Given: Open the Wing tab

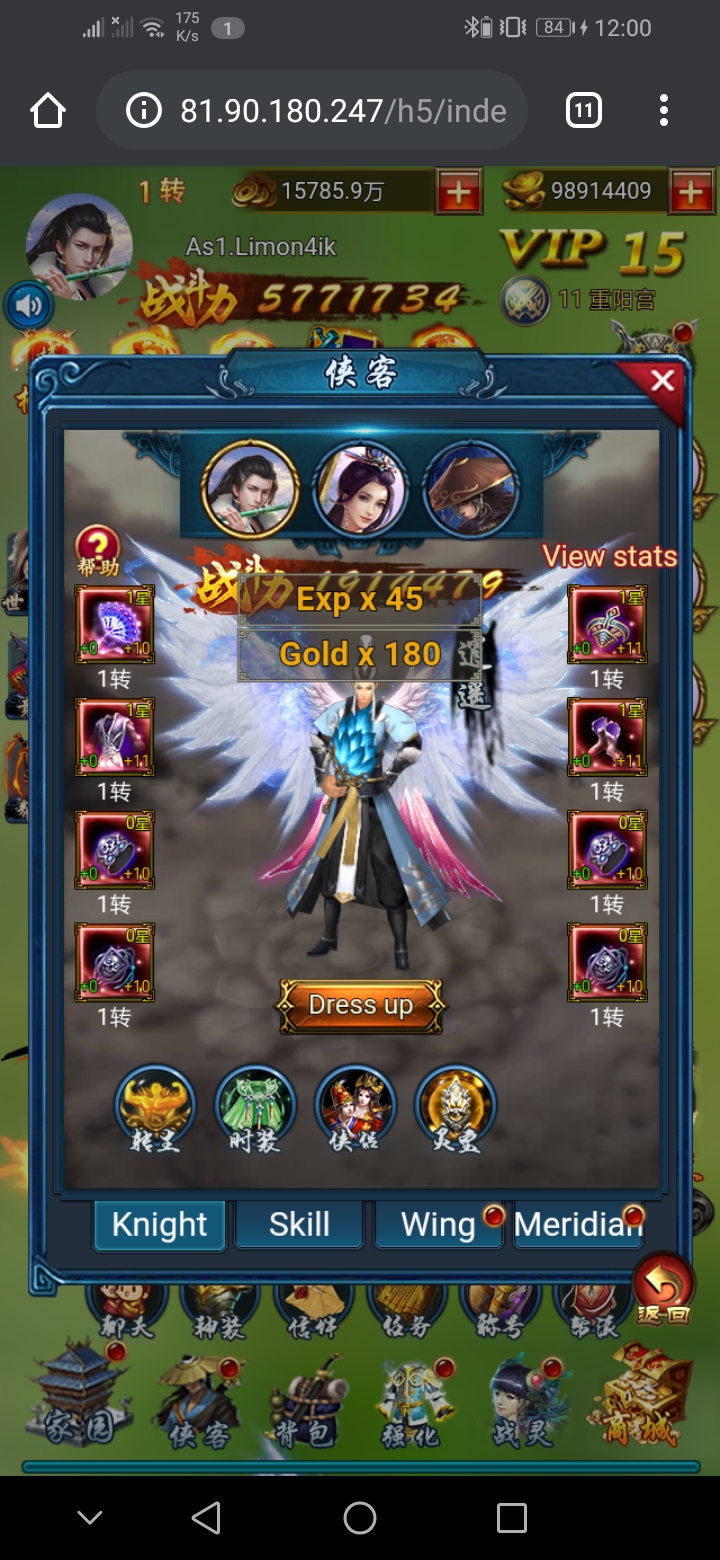Looking at the screenshot, I should pyautogui.click(x=438, y=1225).
